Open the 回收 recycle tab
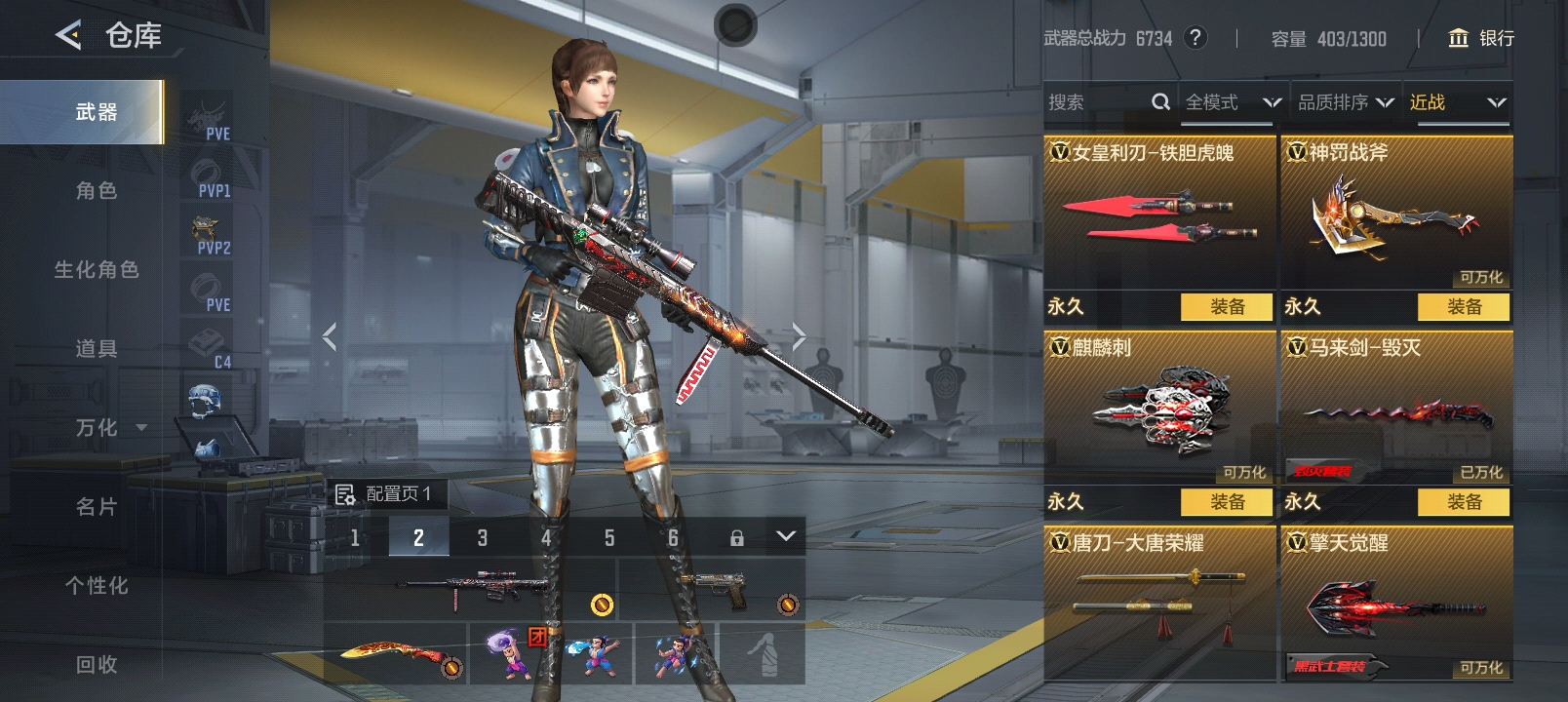This screenshot has width=1568, height=702. [x=96, y=665]
